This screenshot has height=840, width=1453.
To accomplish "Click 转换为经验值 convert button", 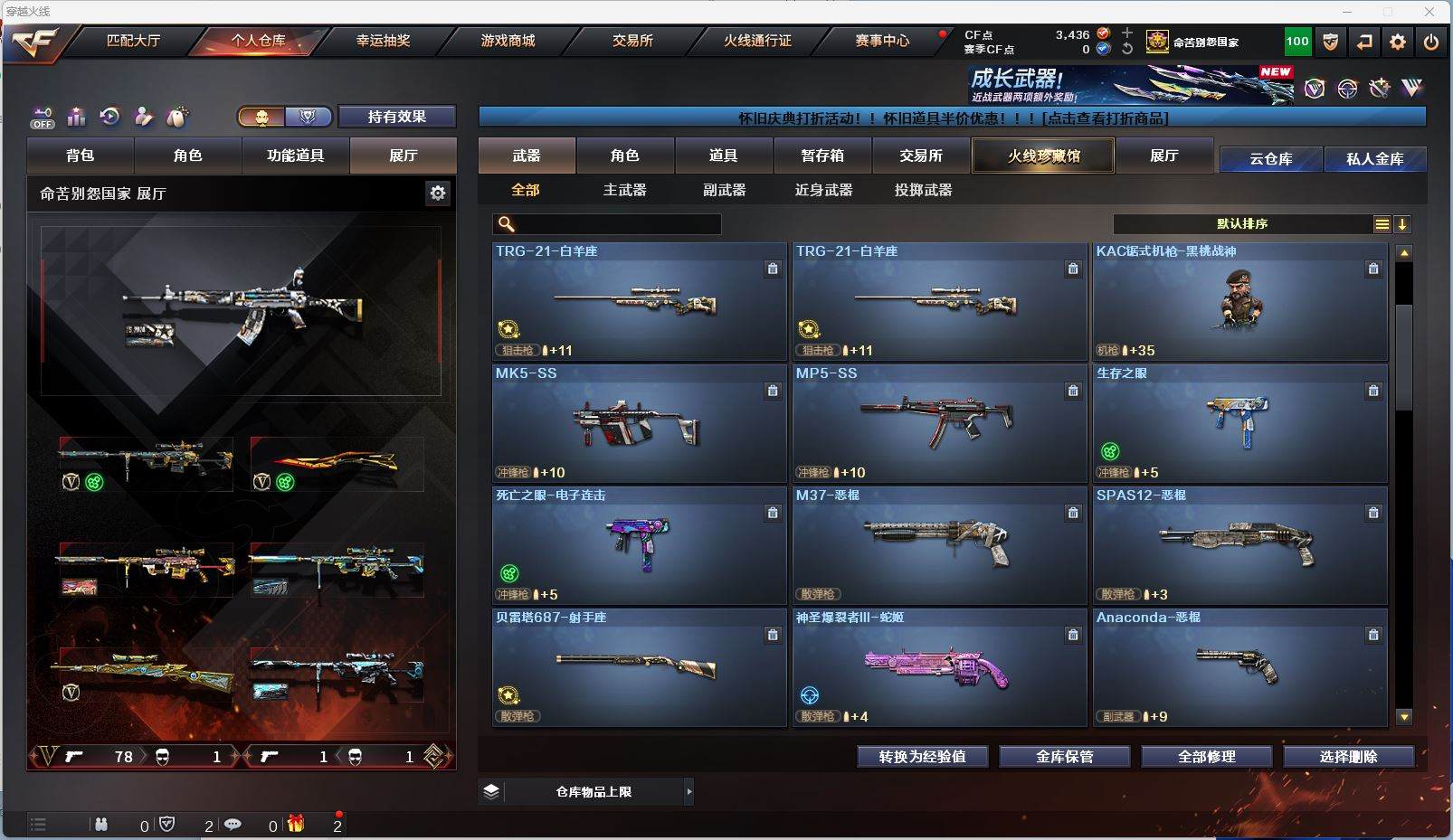I will tap(922, 757).
